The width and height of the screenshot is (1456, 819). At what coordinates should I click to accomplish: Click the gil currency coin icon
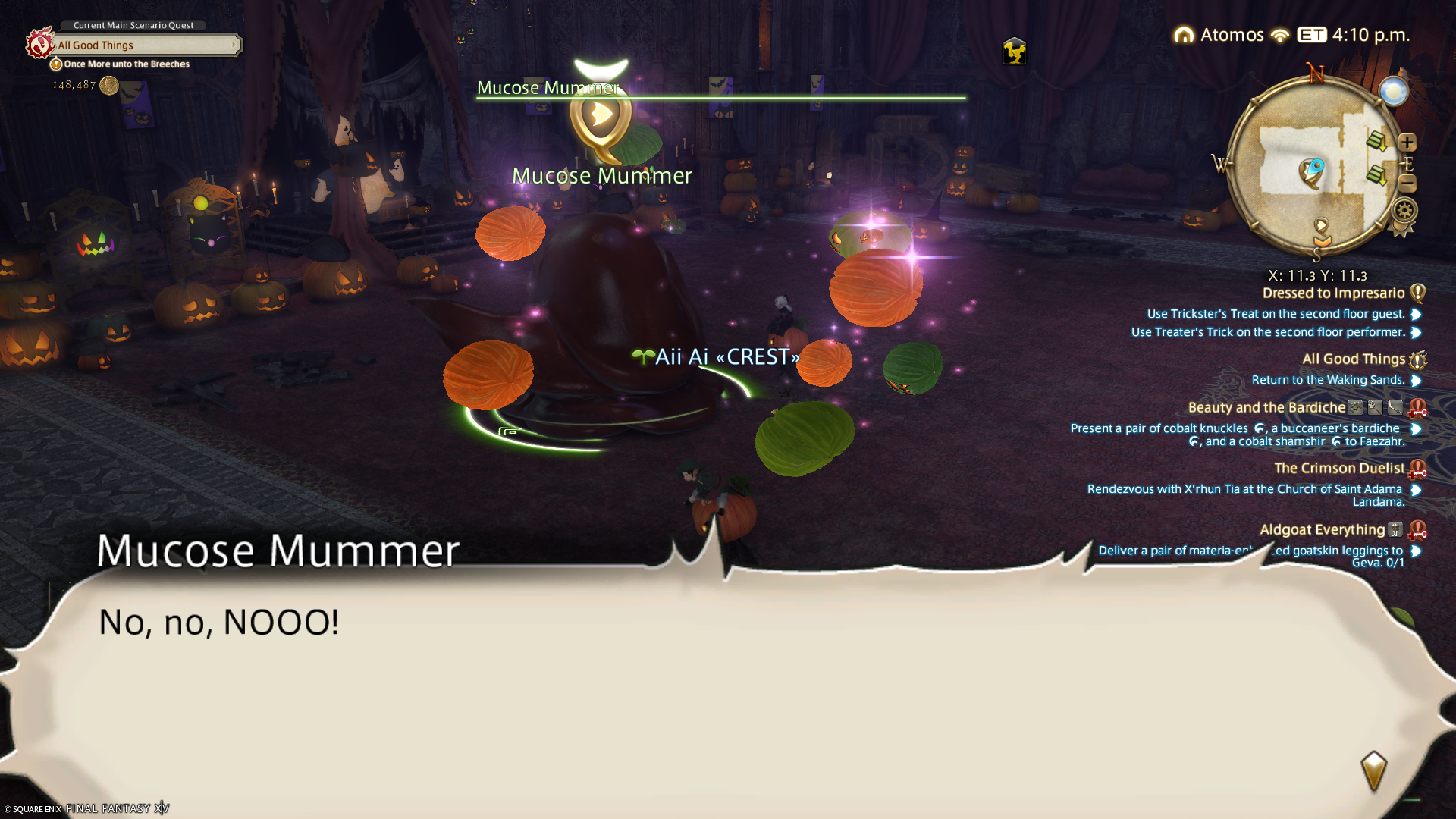[x=109, y=86]
